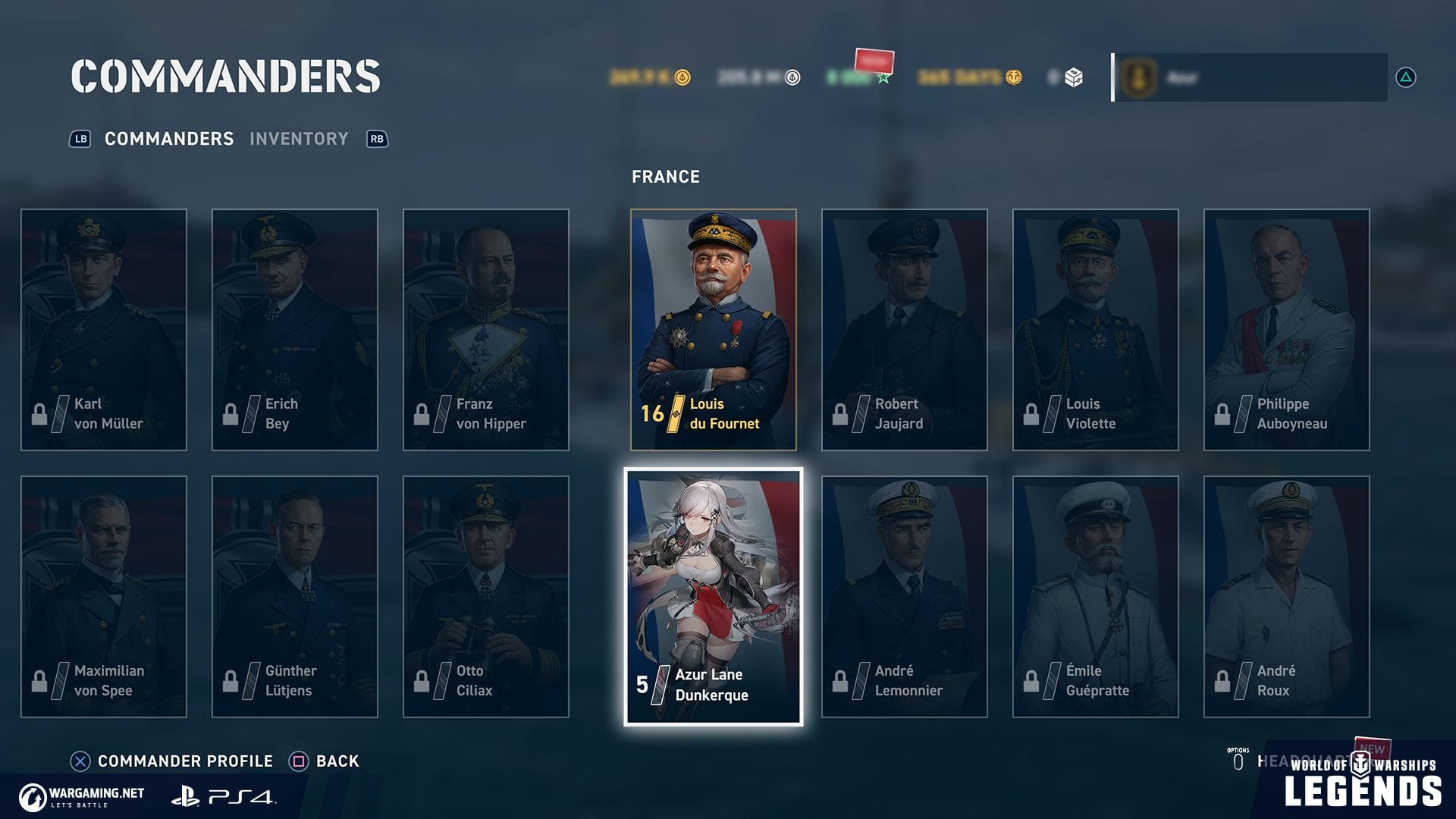Select the Louis Violette card
The image size is (1456, 819).
1095,329
